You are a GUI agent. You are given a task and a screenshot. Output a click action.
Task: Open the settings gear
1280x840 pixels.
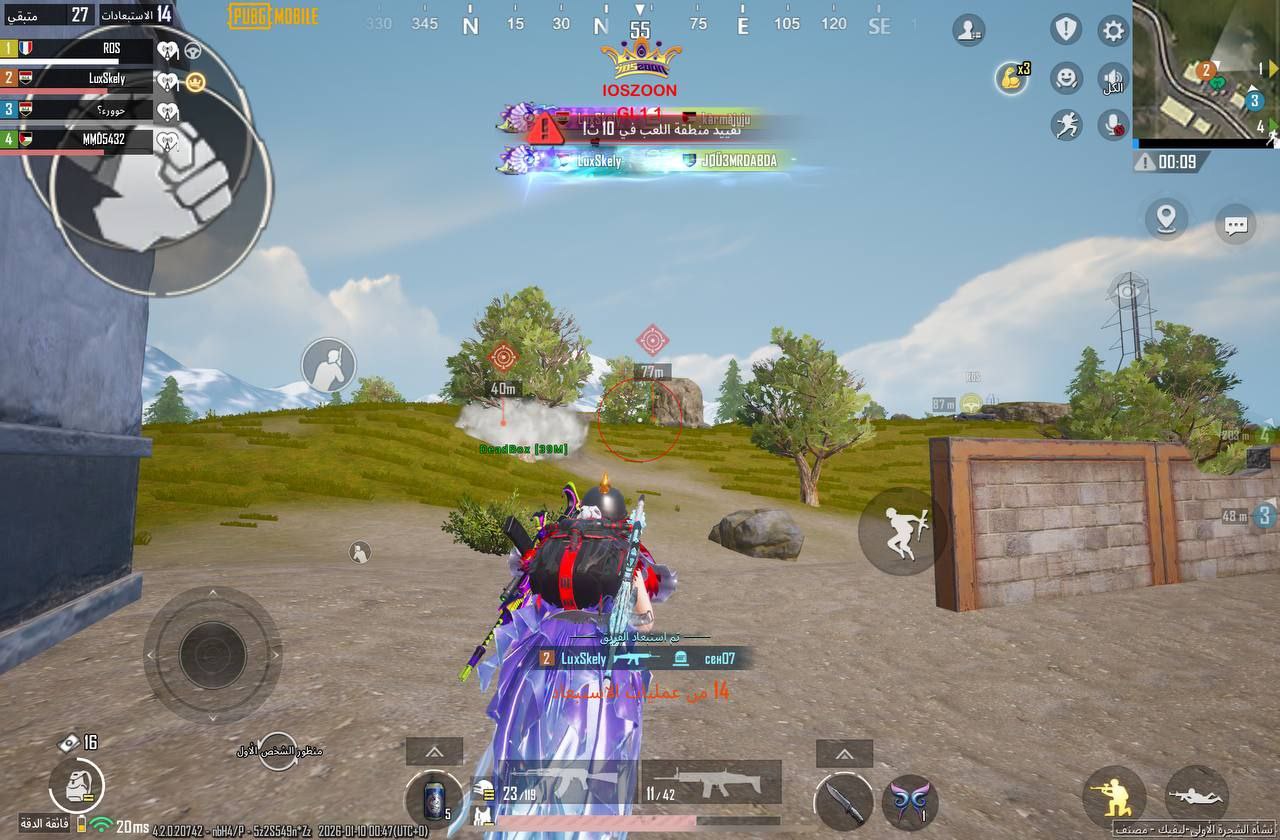pyautogui.click(x=1113, y=30)
